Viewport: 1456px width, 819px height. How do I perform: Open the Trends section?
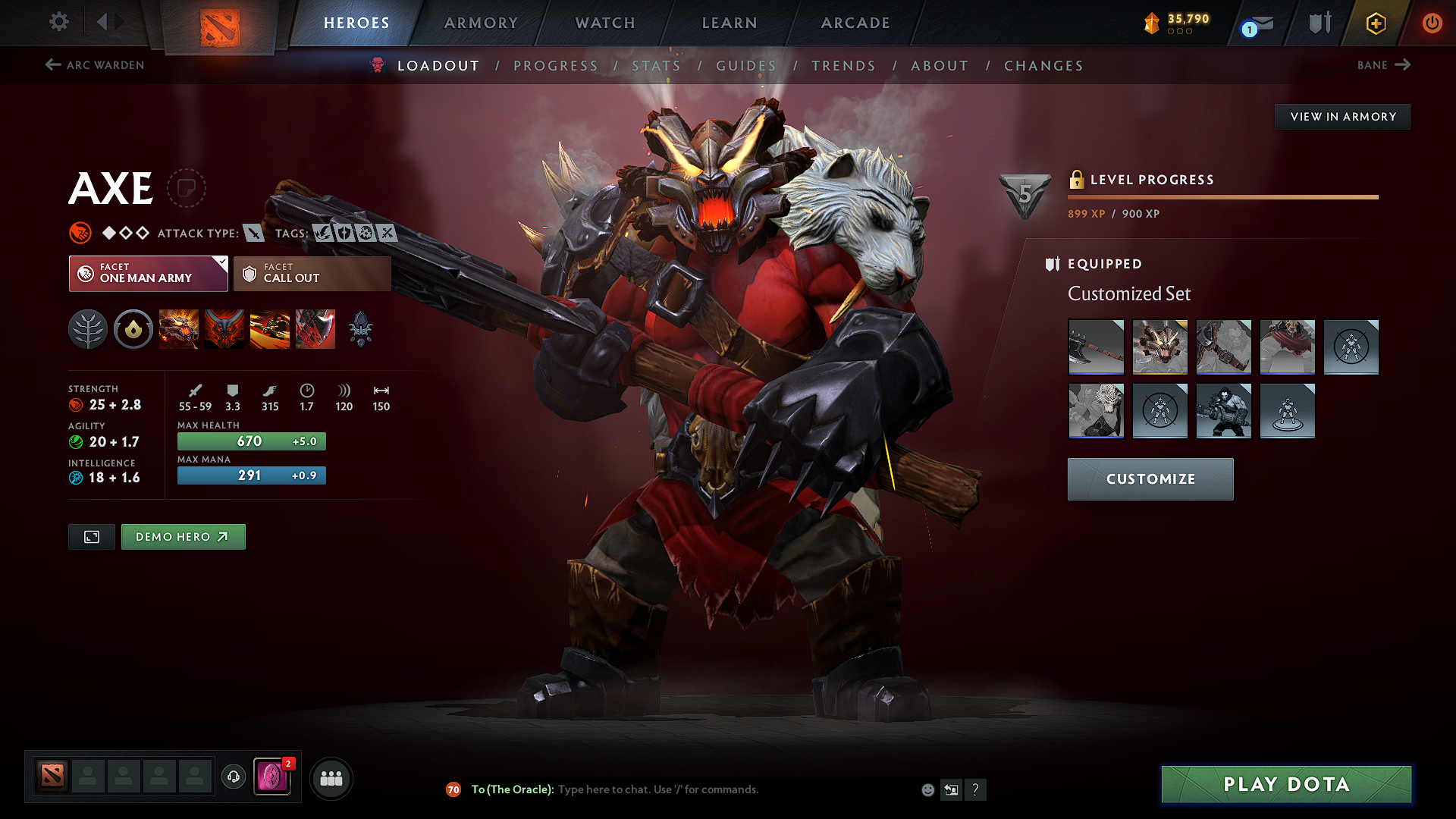point(843,66)
